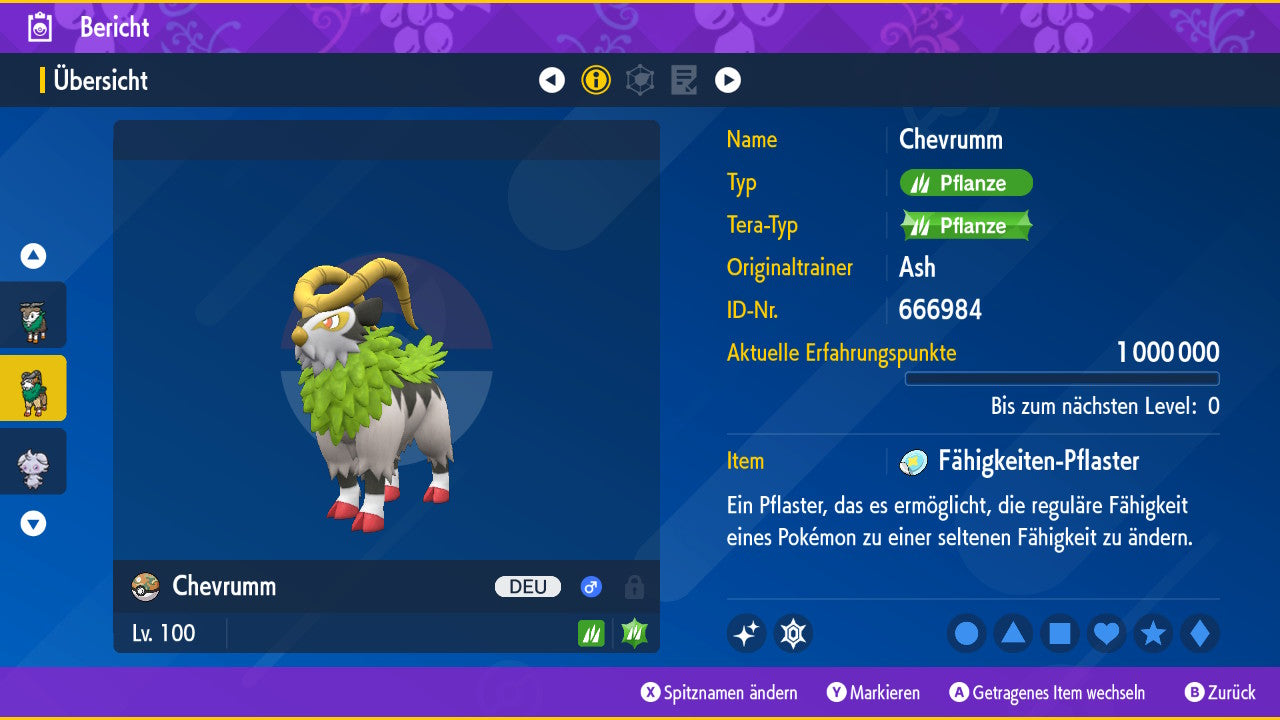Viewport: 1280px width, 720px height.
Task: Toggle the triangle marking
Action: tap(1013, 633)
